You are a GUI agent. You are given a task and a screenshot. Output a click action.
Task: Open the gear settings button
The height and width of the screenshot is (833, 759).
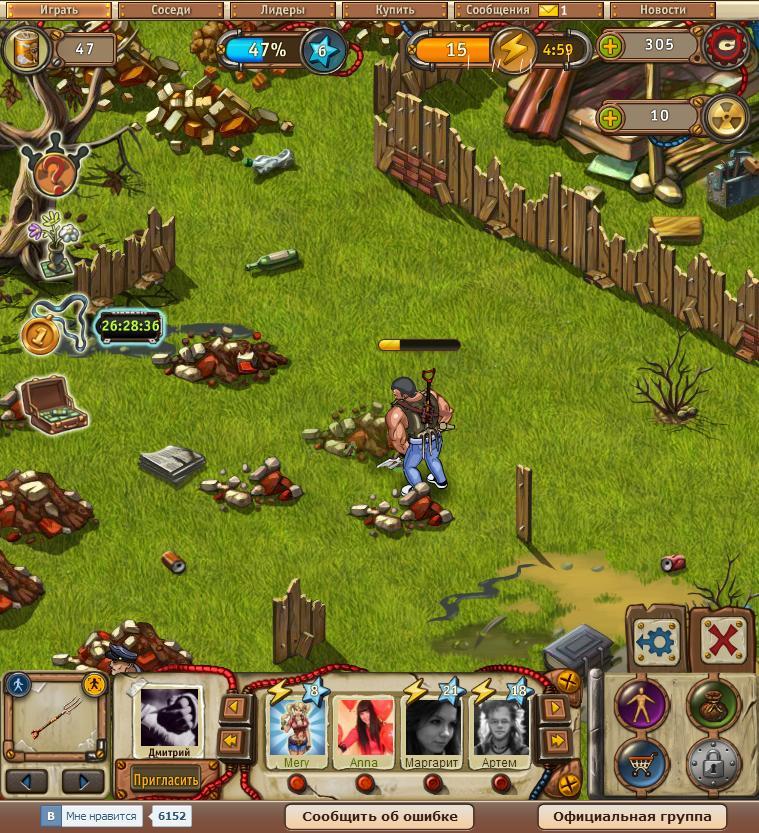point(657,640)
